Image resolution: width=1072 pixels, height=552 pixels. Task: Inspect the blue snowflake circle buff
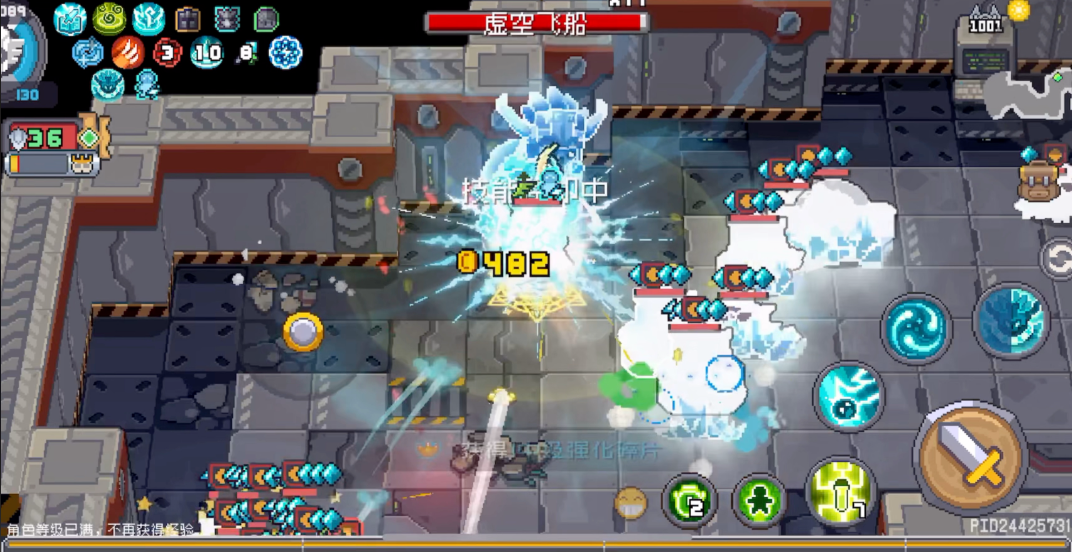pos(286,51)
